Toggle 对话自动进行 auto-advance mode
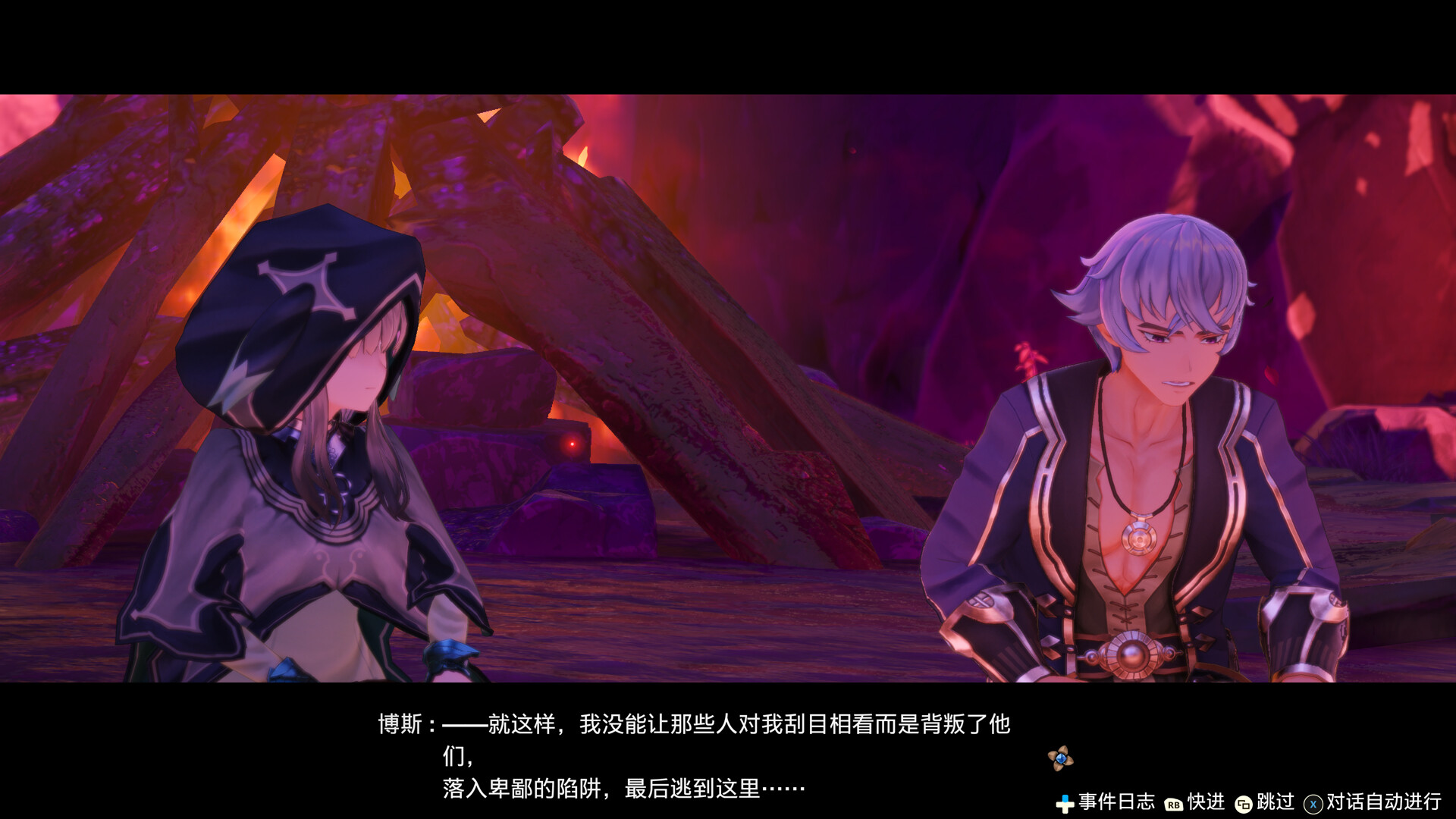 tap(1383, 801)
